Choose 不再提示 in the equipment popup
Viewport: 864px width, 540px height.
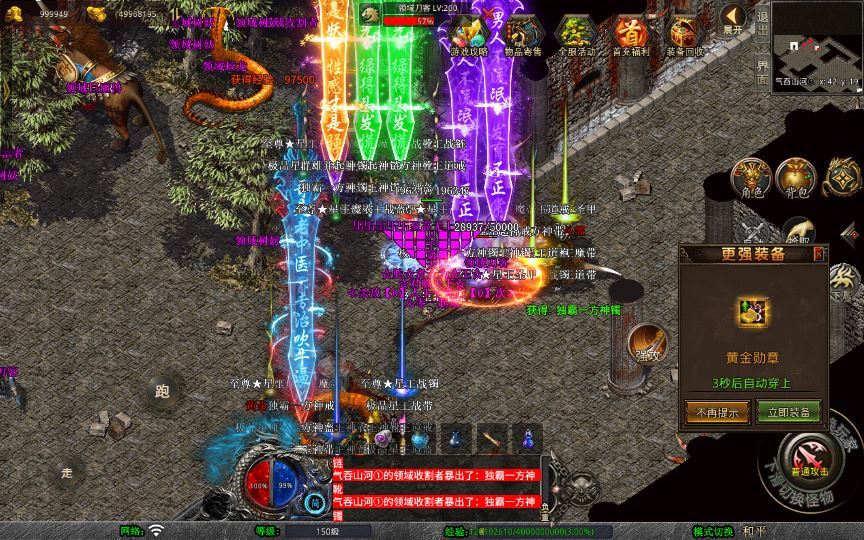(x=711, y=411)
